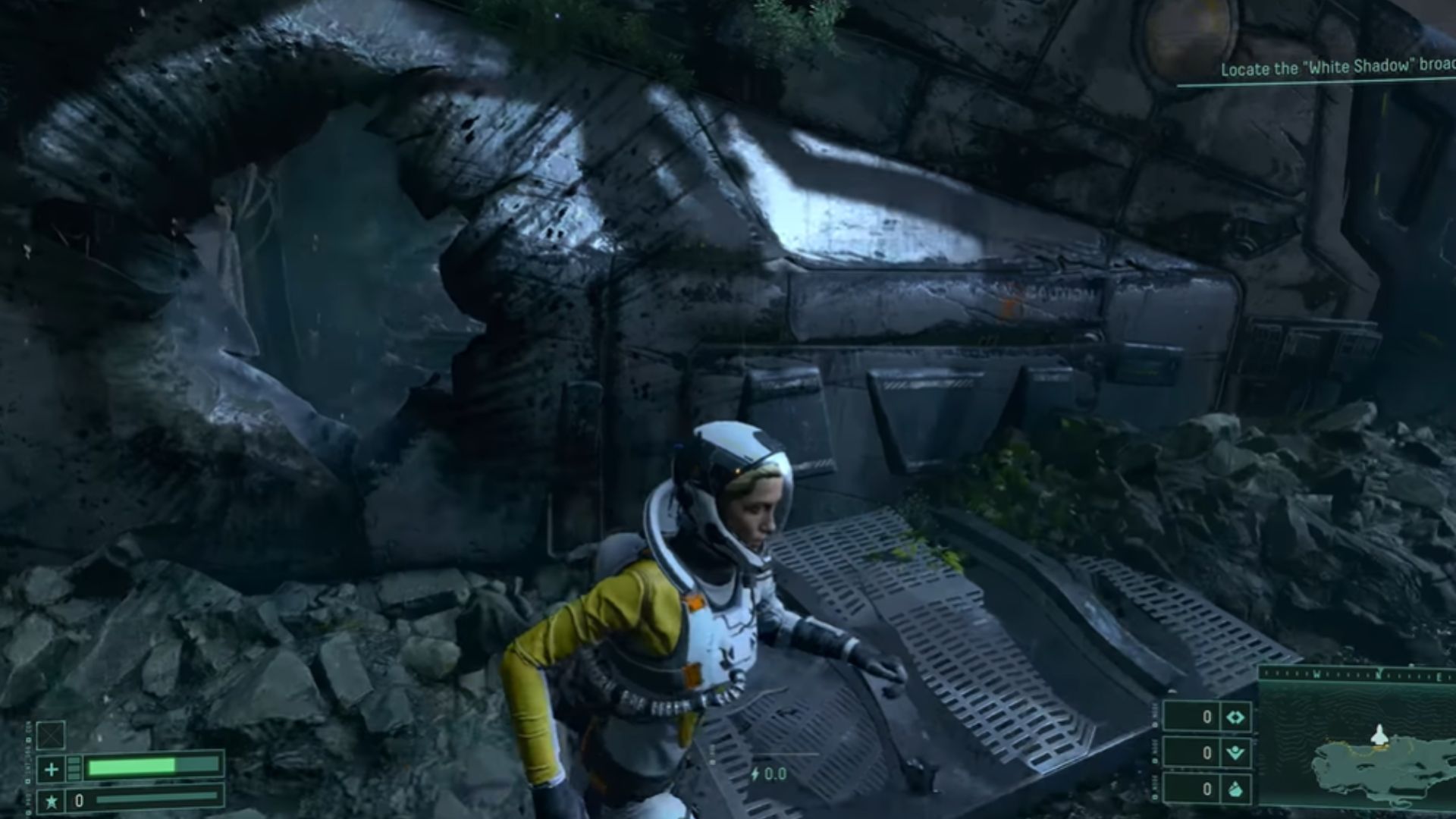Click the plus-sign health icon
Screen dimensions: 1456x819
click(51, 770)
